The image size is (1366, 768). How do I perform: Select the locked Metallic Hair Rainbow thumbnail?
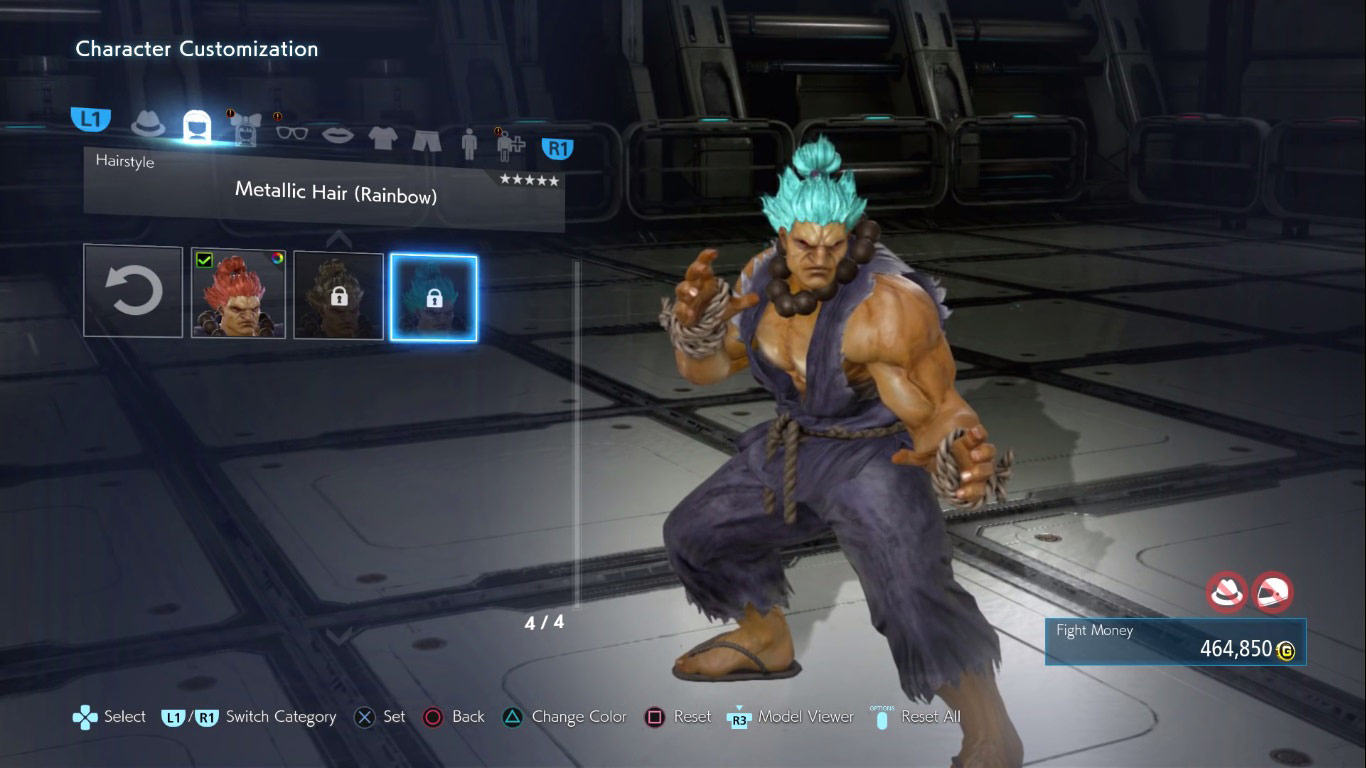point(433,296)
